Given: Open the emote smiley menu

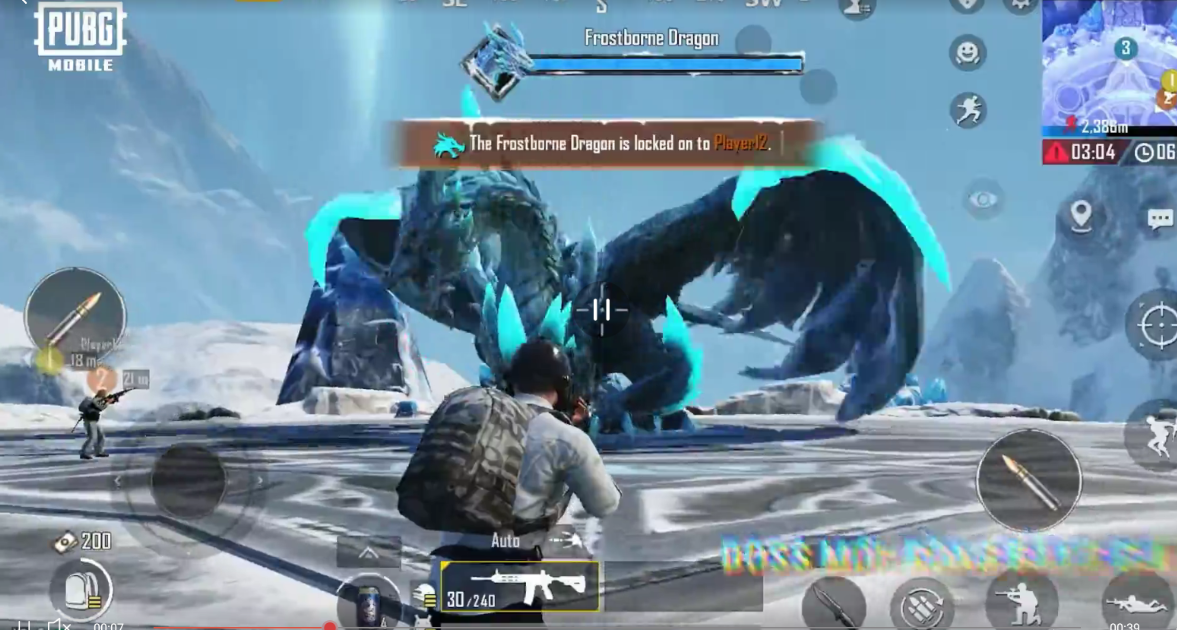Looking at the screenshot, I should tap(967, 52).
